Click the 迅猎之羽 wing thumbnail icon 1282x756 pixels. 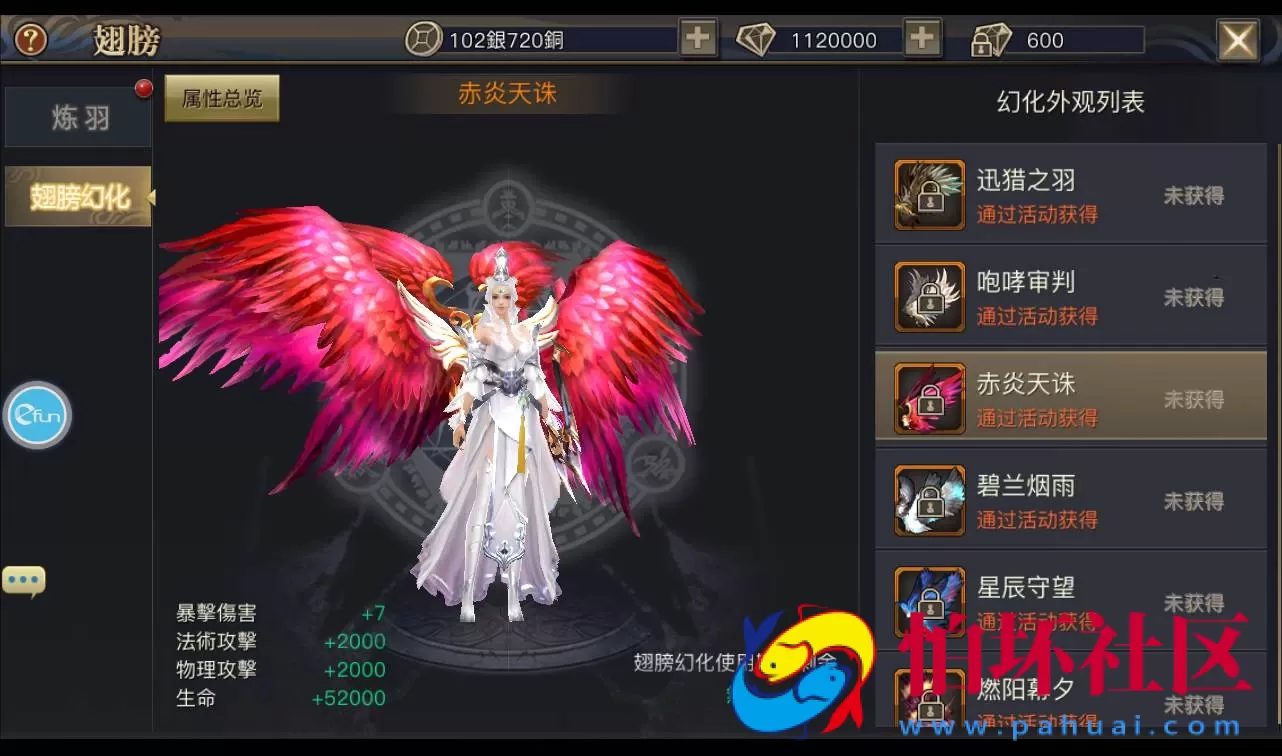[928, 194]
